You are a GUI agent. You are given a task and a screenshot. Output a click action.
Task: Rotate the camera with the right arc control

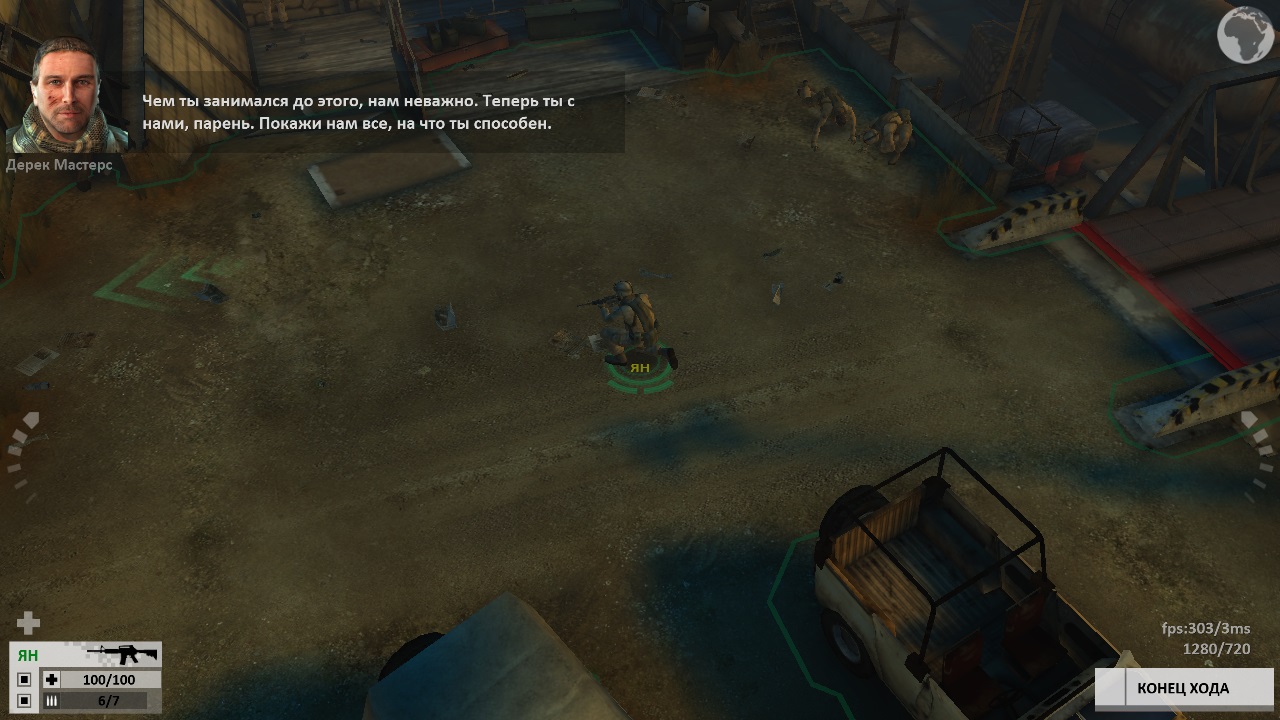click(x=1256, y=456)
